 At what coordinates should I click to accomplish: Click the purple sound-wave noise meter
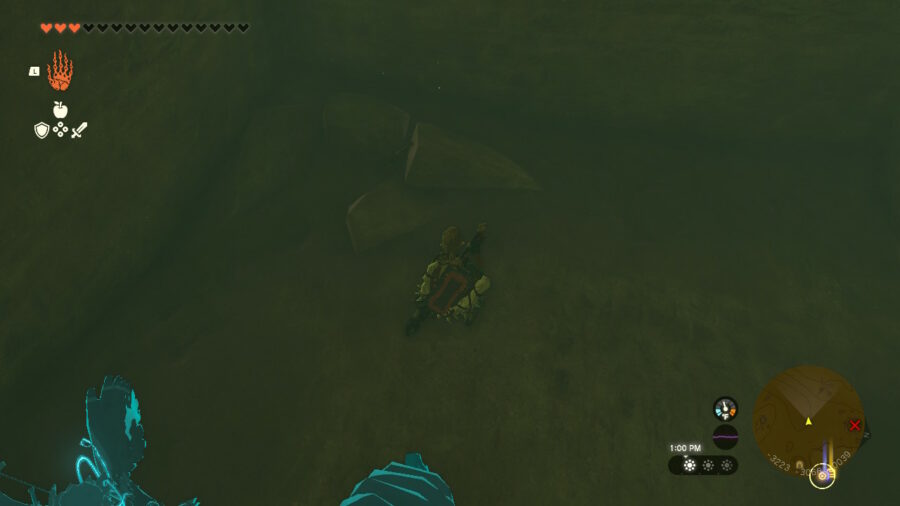725,437
